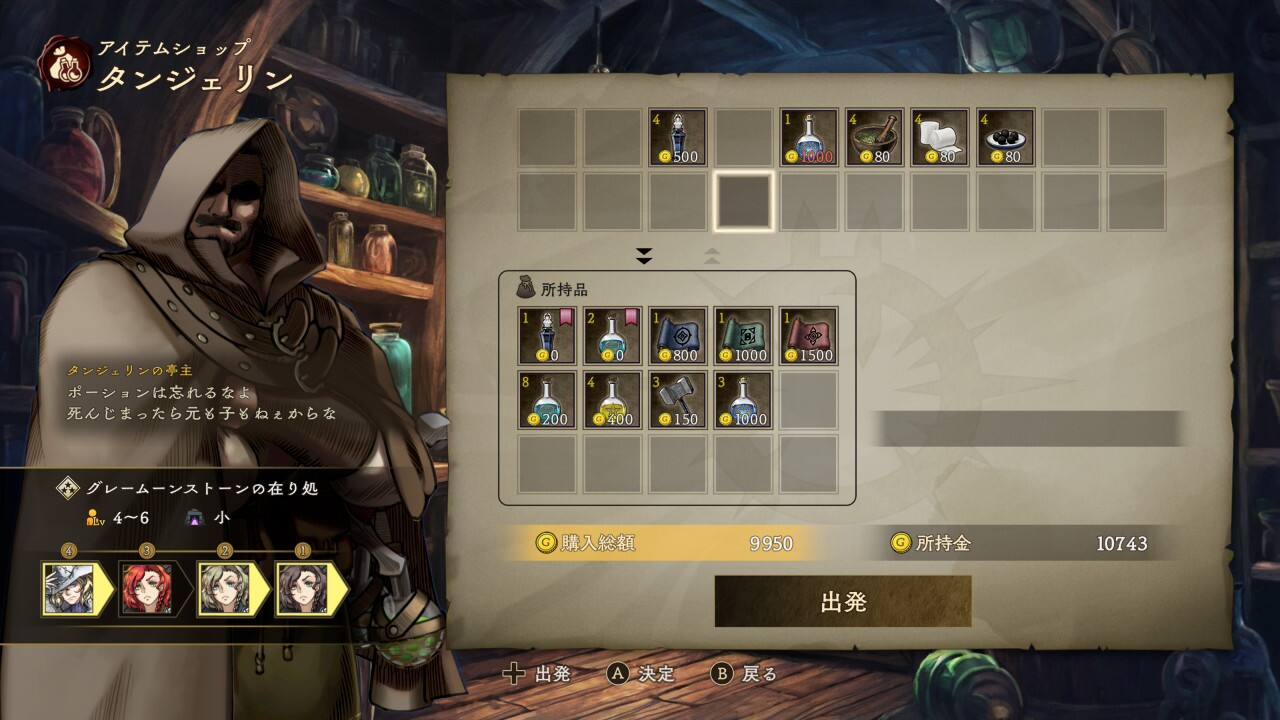Select the white bandage rolls item
Image resolution: width=1280 pixels, height=720 pixels.
click(x=940, y=137)
